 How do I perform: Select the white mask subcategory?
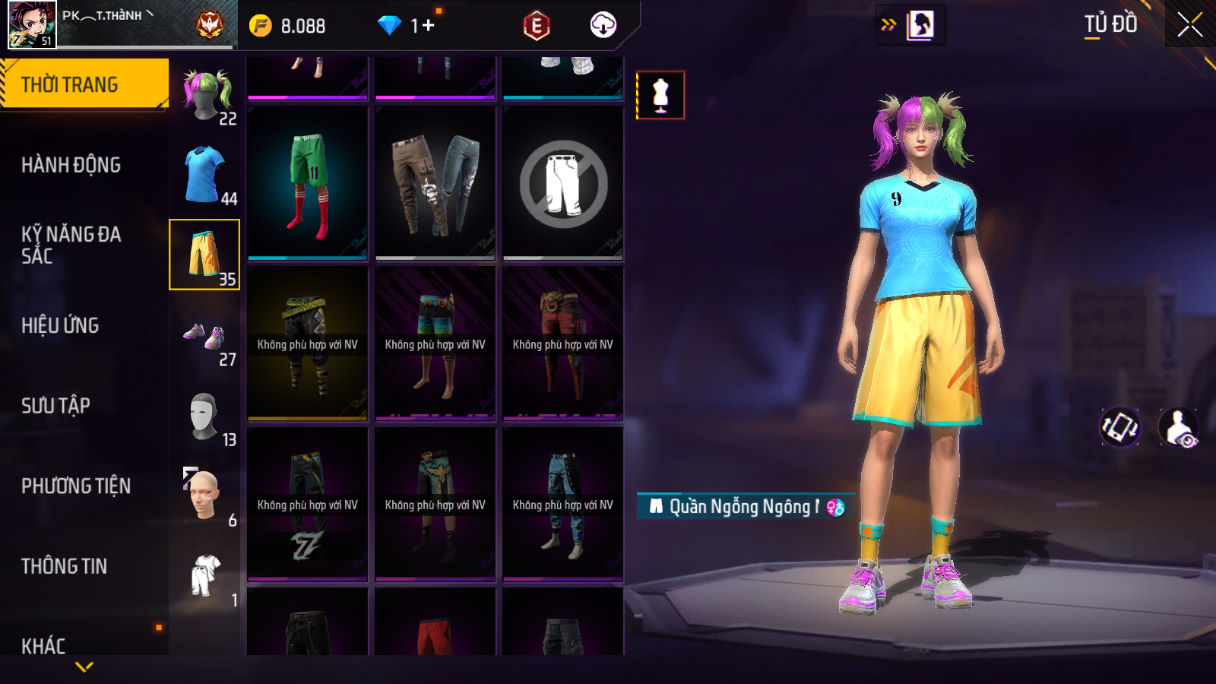click(x=205, y=415)
